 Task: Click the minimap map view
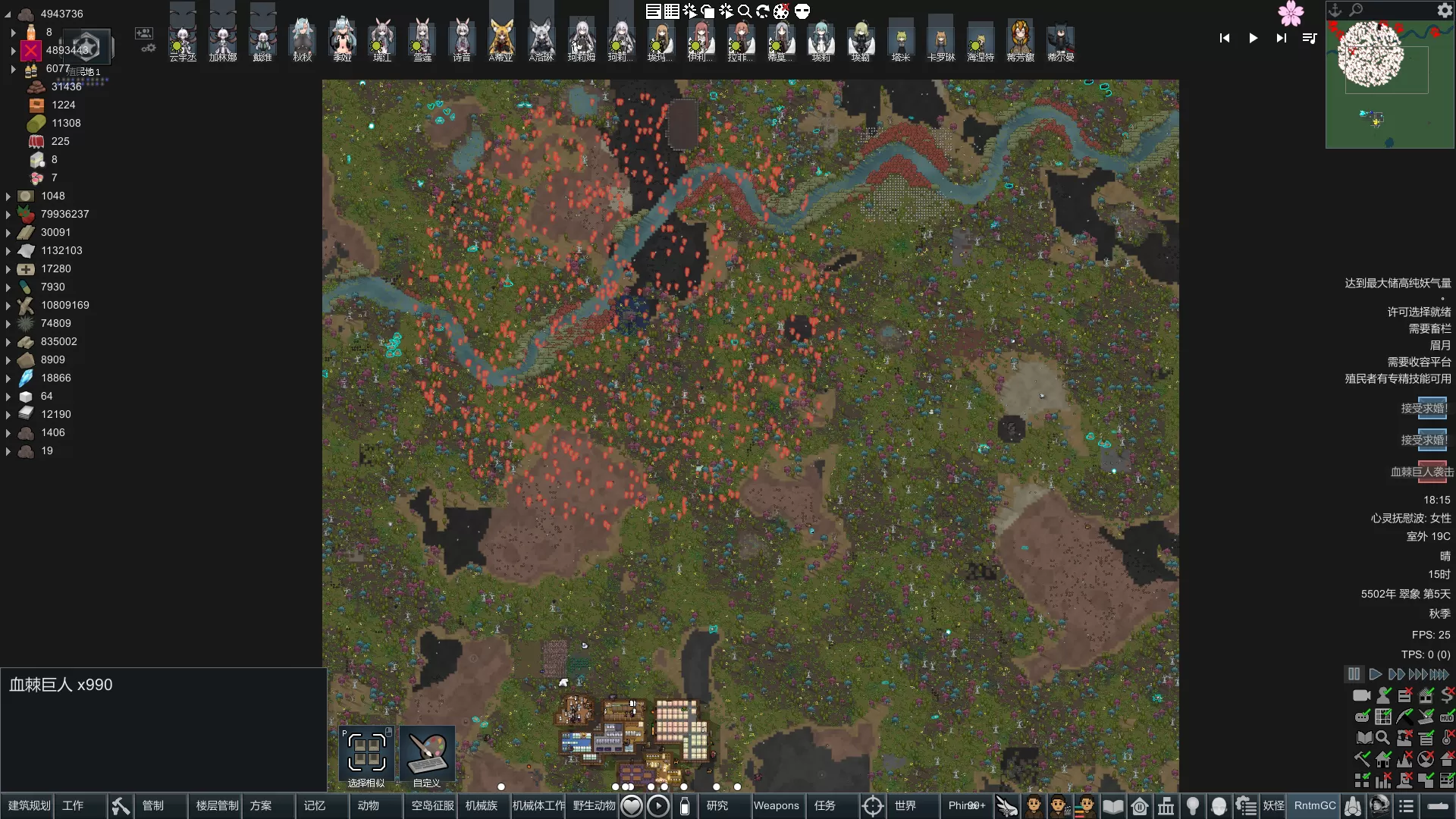pyautogui.click(x=1389, y=83)
